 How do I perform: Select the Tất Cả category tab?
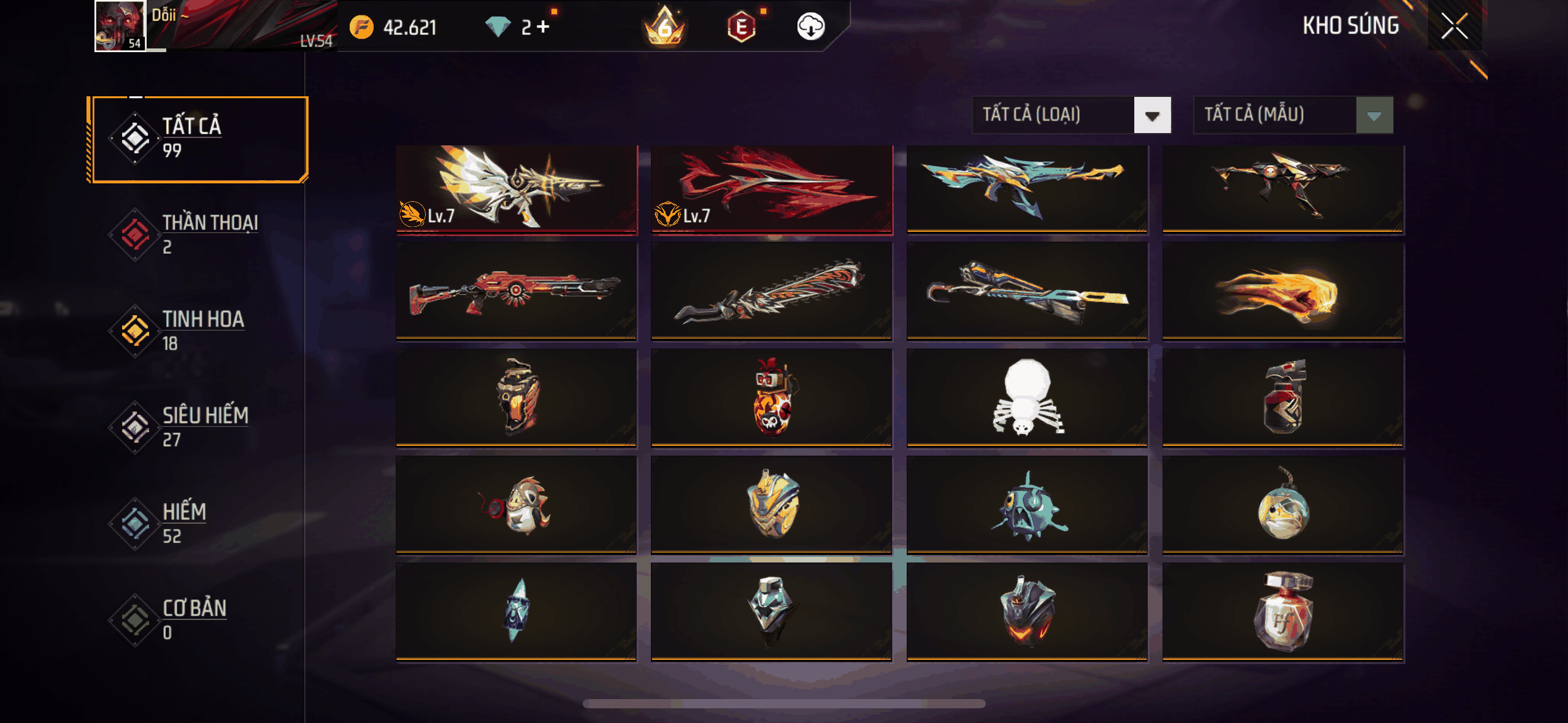click(198, 139)
